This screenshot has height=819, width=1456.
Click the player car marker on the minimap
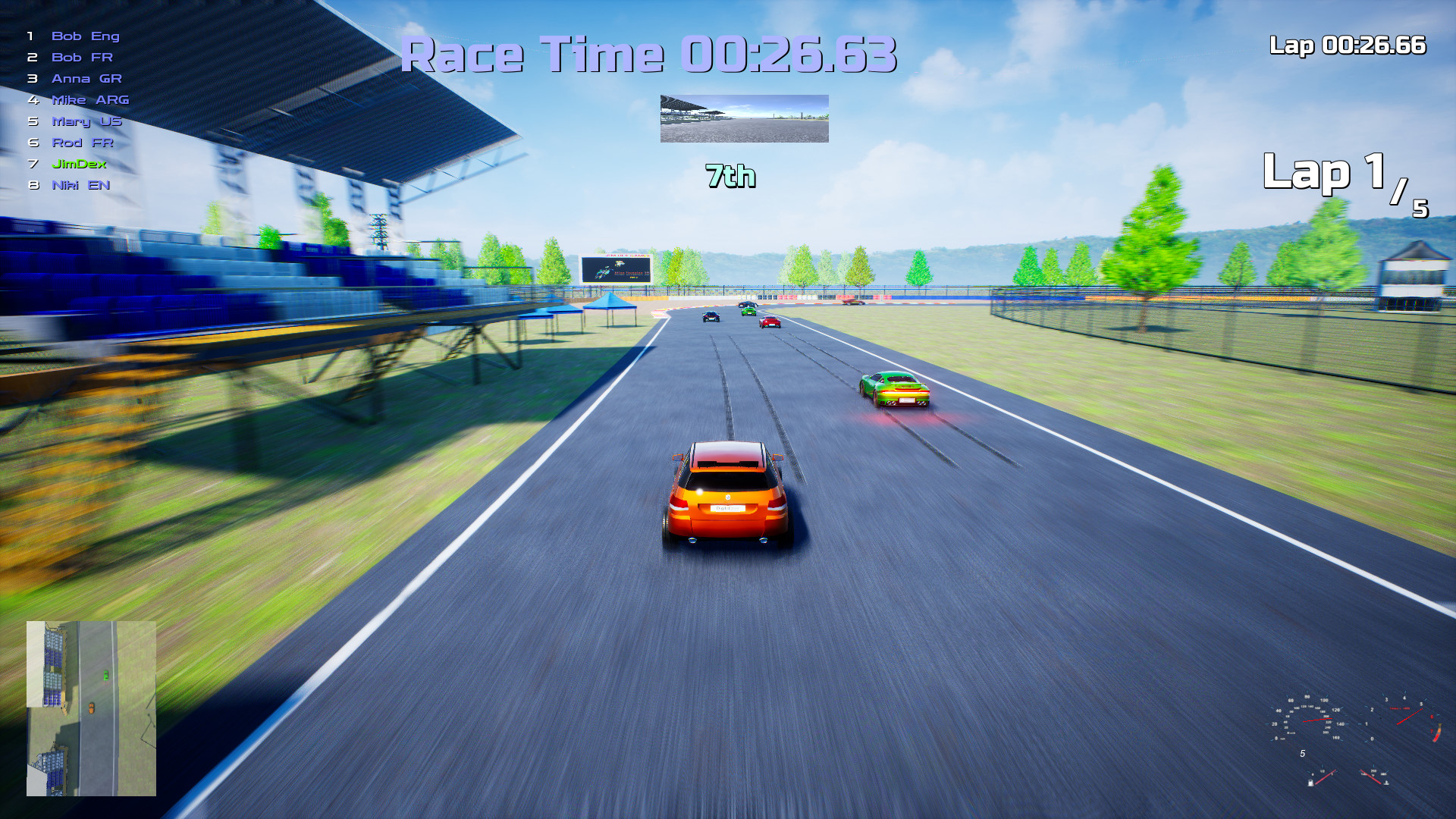[x=91, y=708]
